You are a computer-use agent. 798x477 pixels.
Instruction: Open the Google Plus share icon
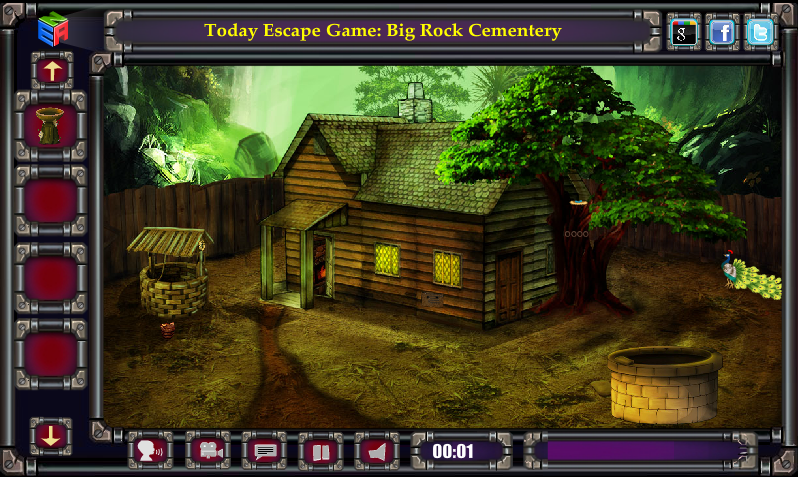[x=684, y=32]
